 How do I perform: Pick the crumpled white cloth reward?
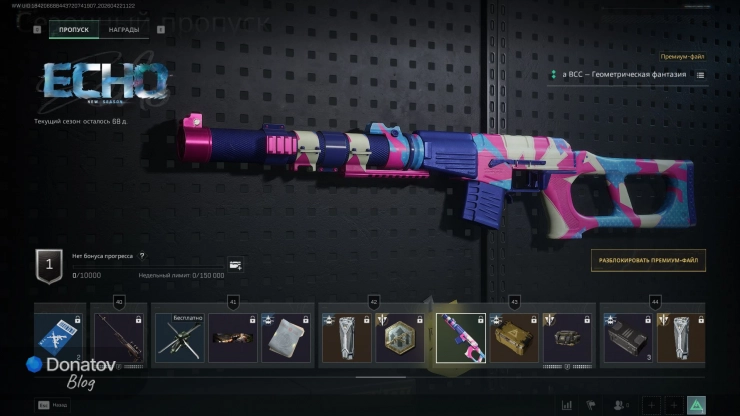(x=286, y=337)
